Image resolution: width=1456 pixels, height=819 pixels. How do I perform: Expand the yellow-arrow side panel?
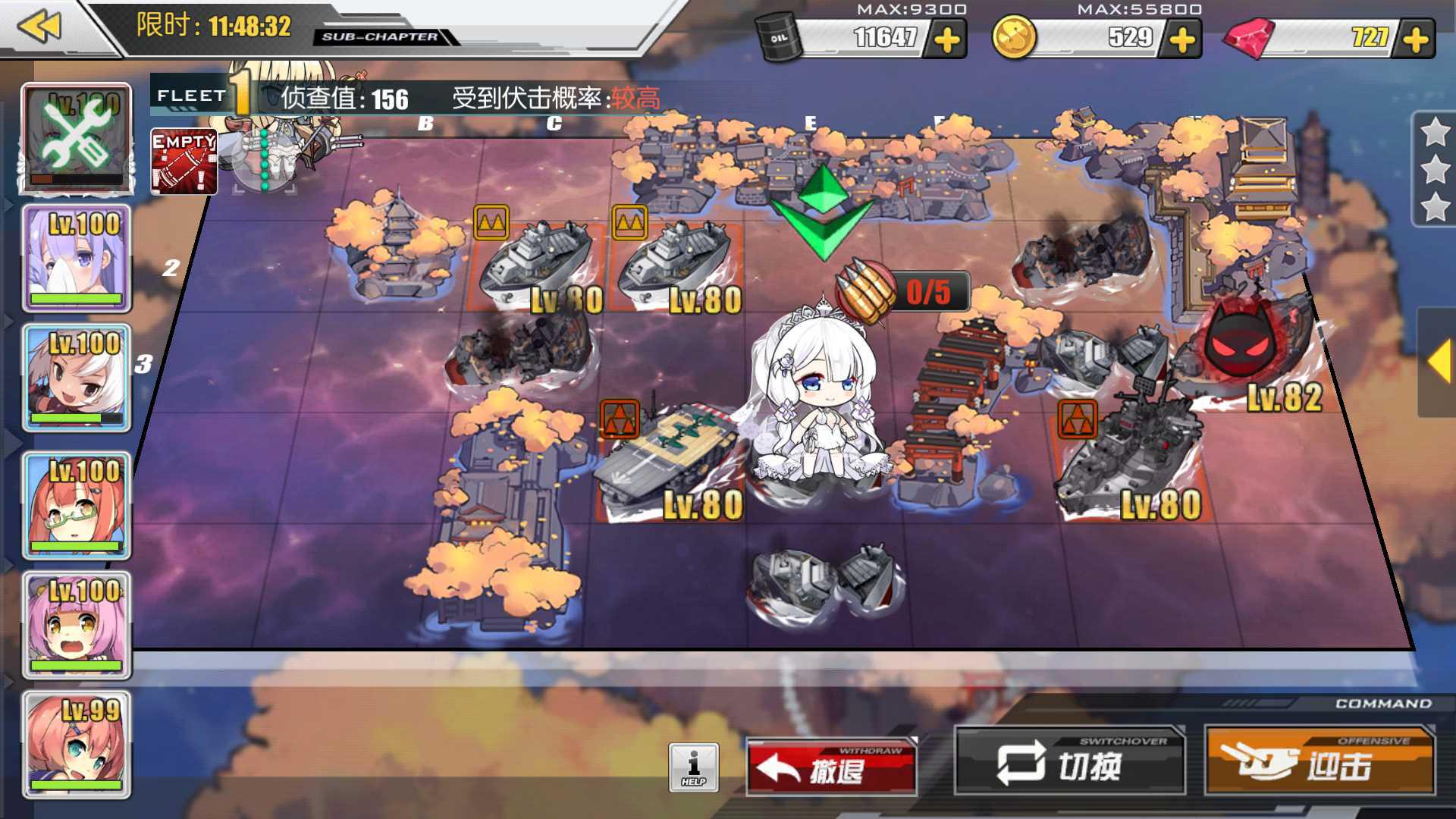(x=1438, y=362)
